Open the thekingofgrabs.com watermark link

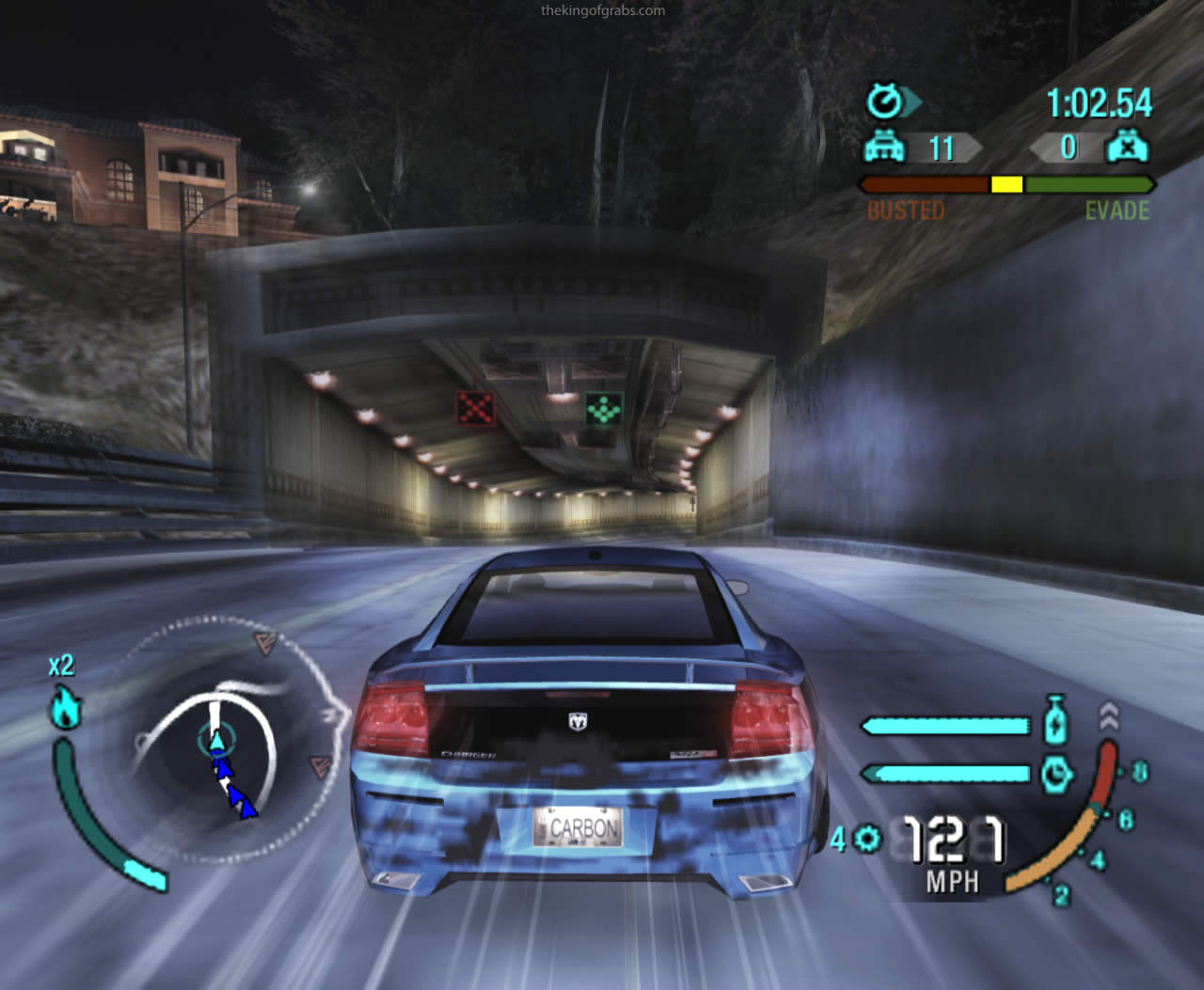(603, 11)
